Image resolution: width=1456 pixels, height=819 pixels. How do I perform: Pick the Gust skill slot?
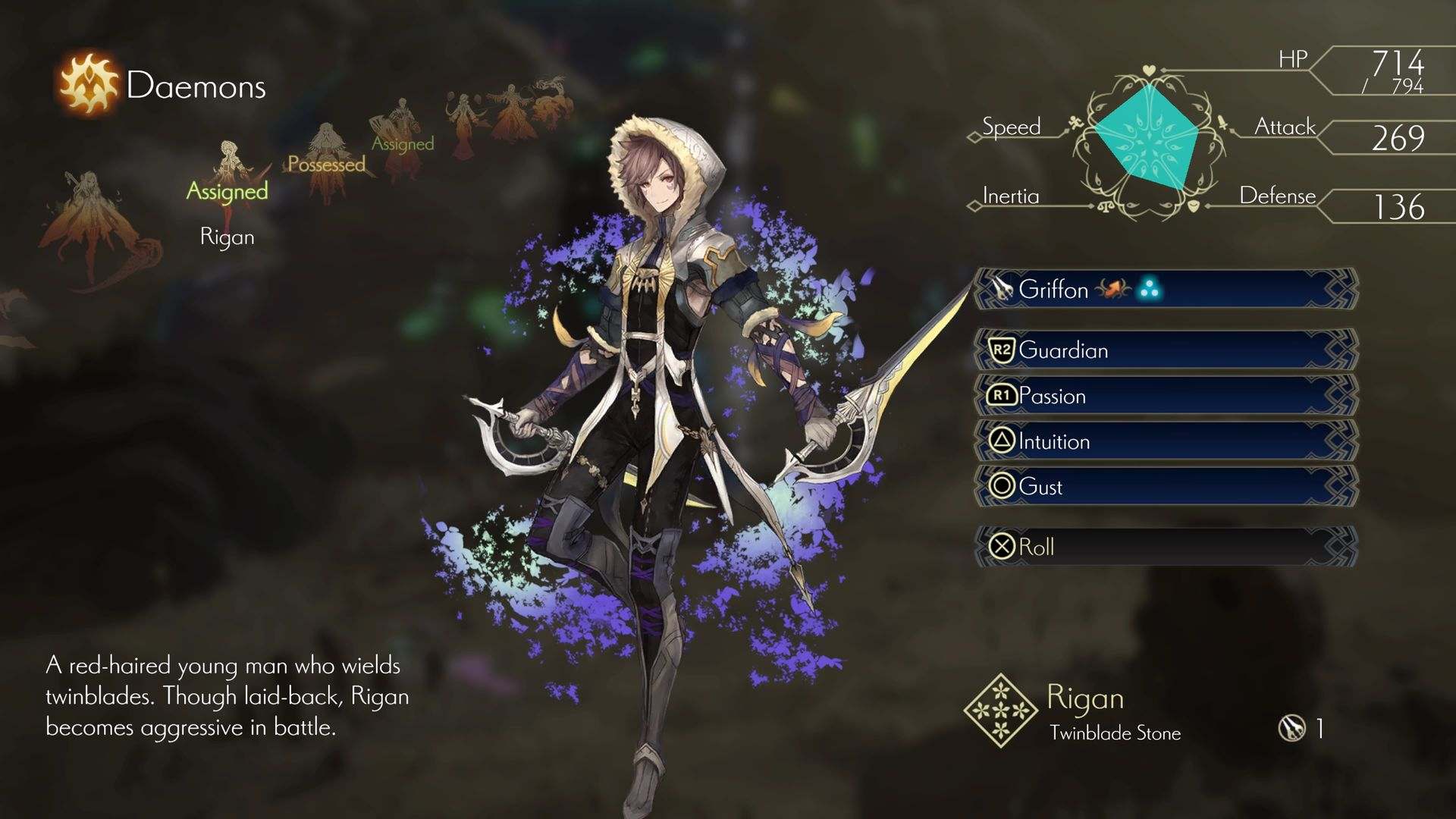pos(1166,486)
